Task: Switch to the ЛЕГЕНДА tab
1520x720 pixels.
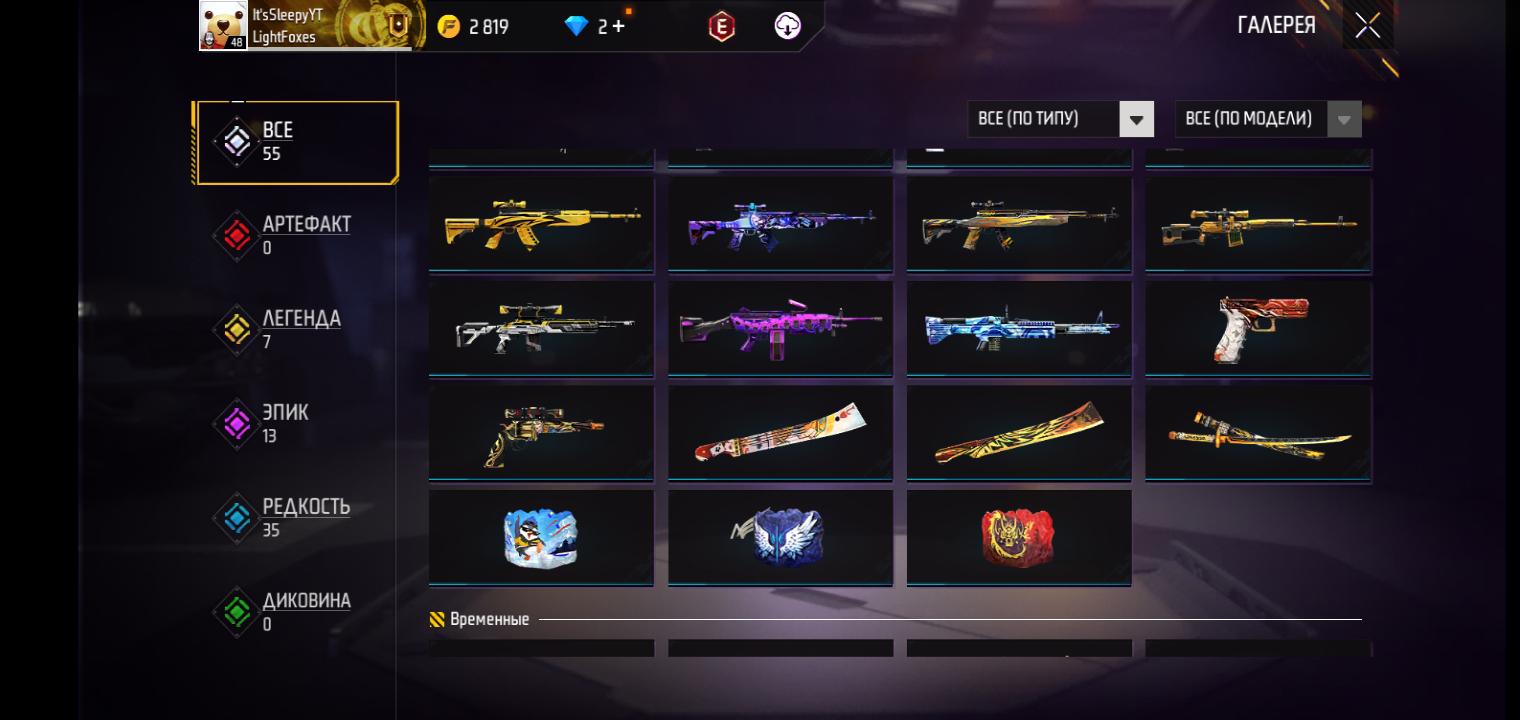Action: click(297, 330)
